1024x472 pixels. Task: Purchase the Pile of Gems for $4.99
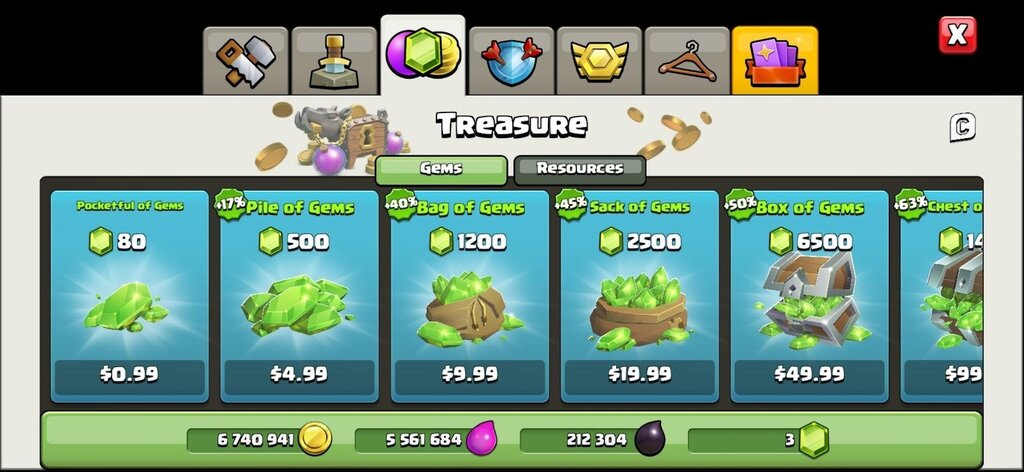(299, 374)
